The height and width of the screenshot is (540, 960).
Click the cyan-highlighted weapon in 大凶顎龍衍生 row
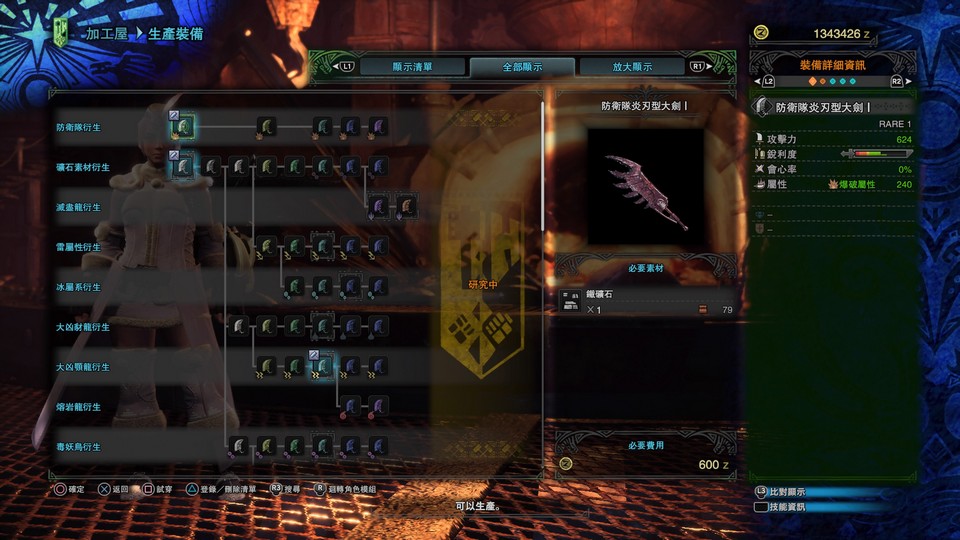pyautogui.click(x=323, y=367)
